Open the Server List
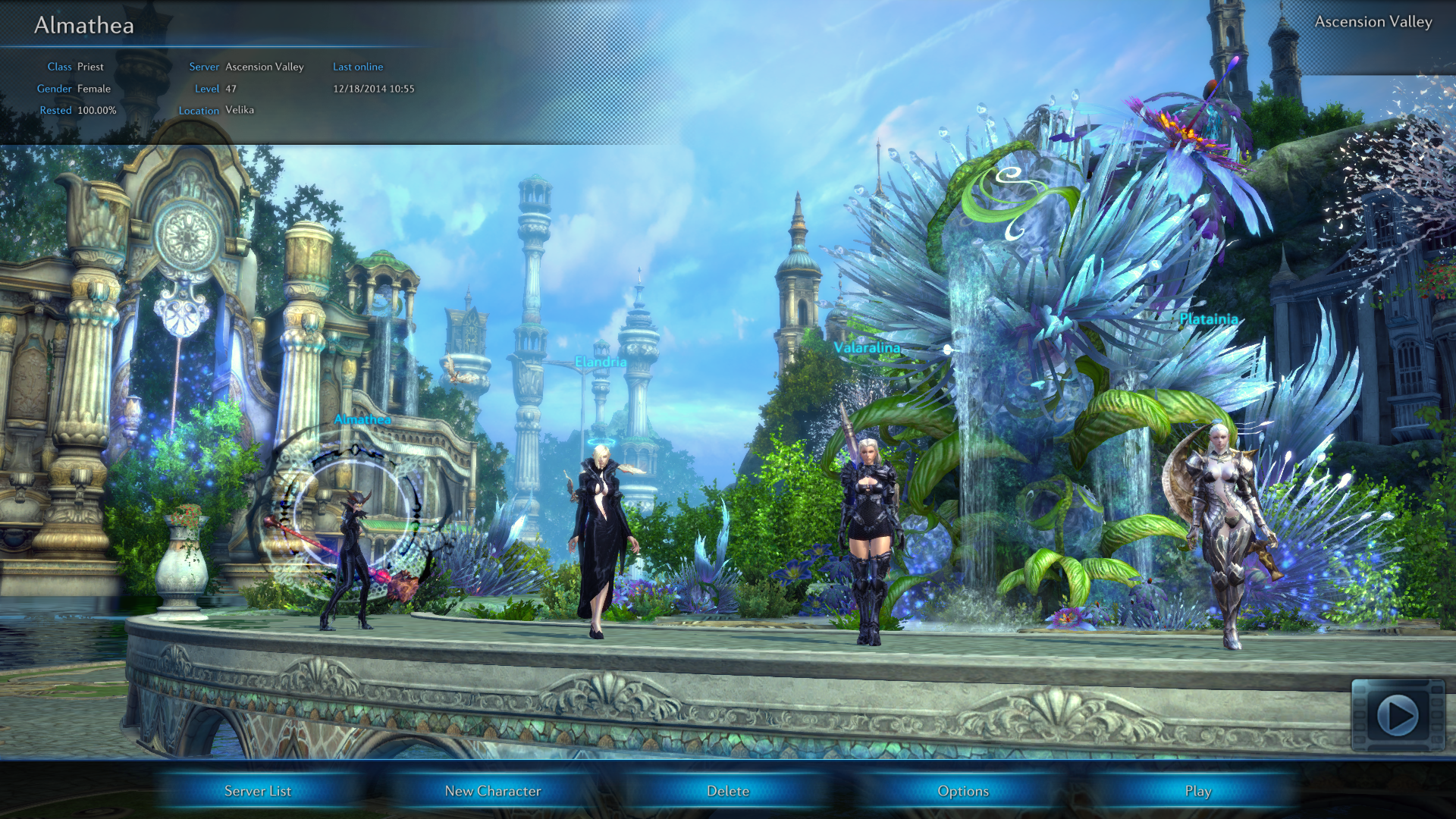 click(258, 791)
